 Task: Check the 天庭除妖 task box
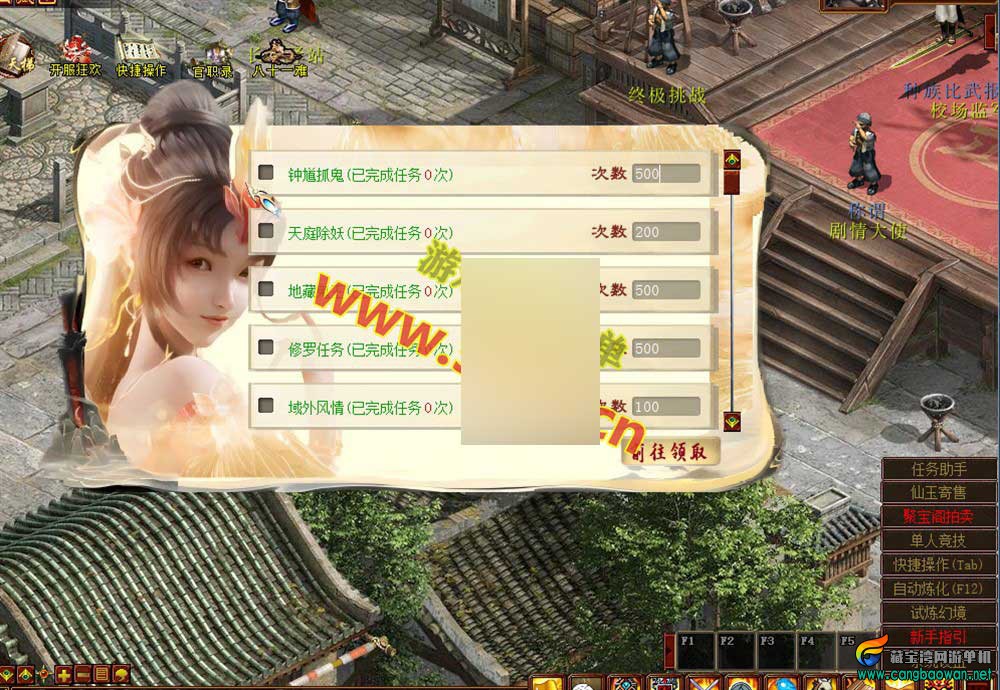266,231
